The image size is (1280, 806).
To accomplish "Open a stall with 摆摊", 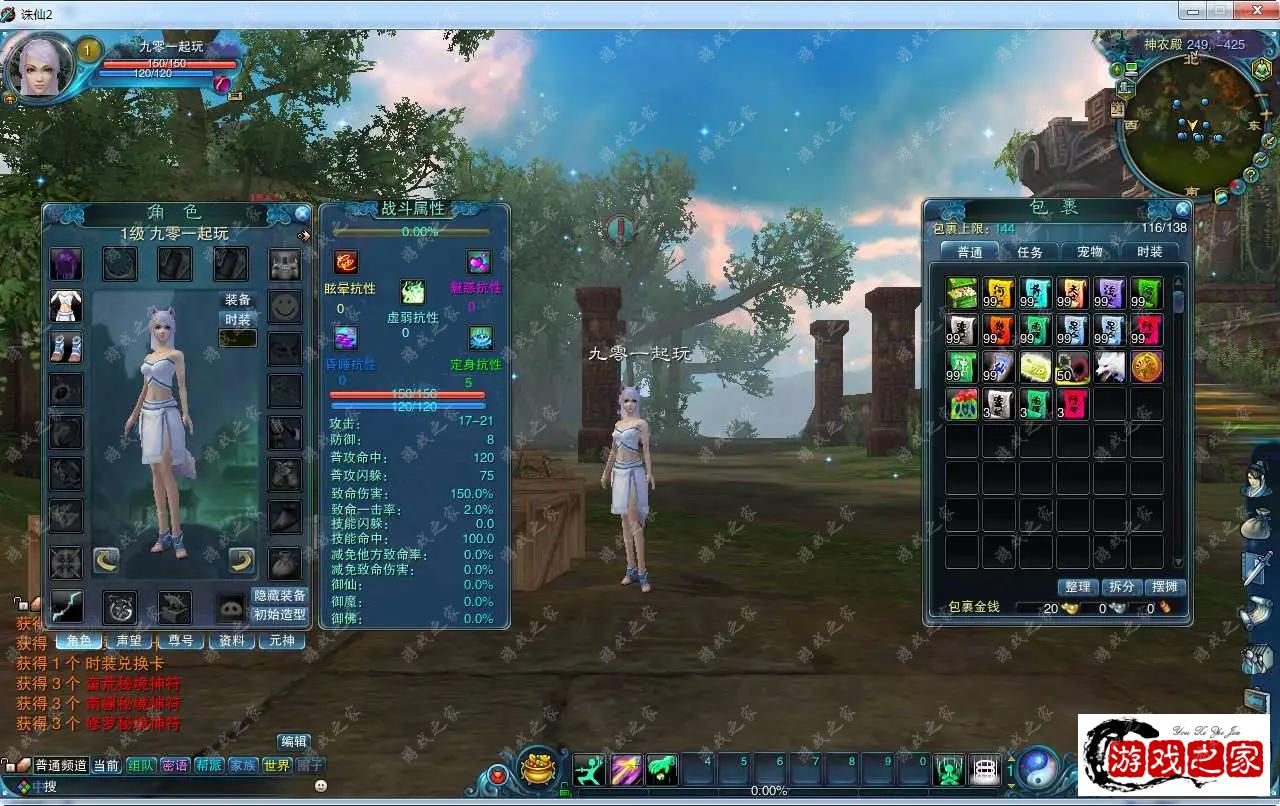I will 1165,587.
